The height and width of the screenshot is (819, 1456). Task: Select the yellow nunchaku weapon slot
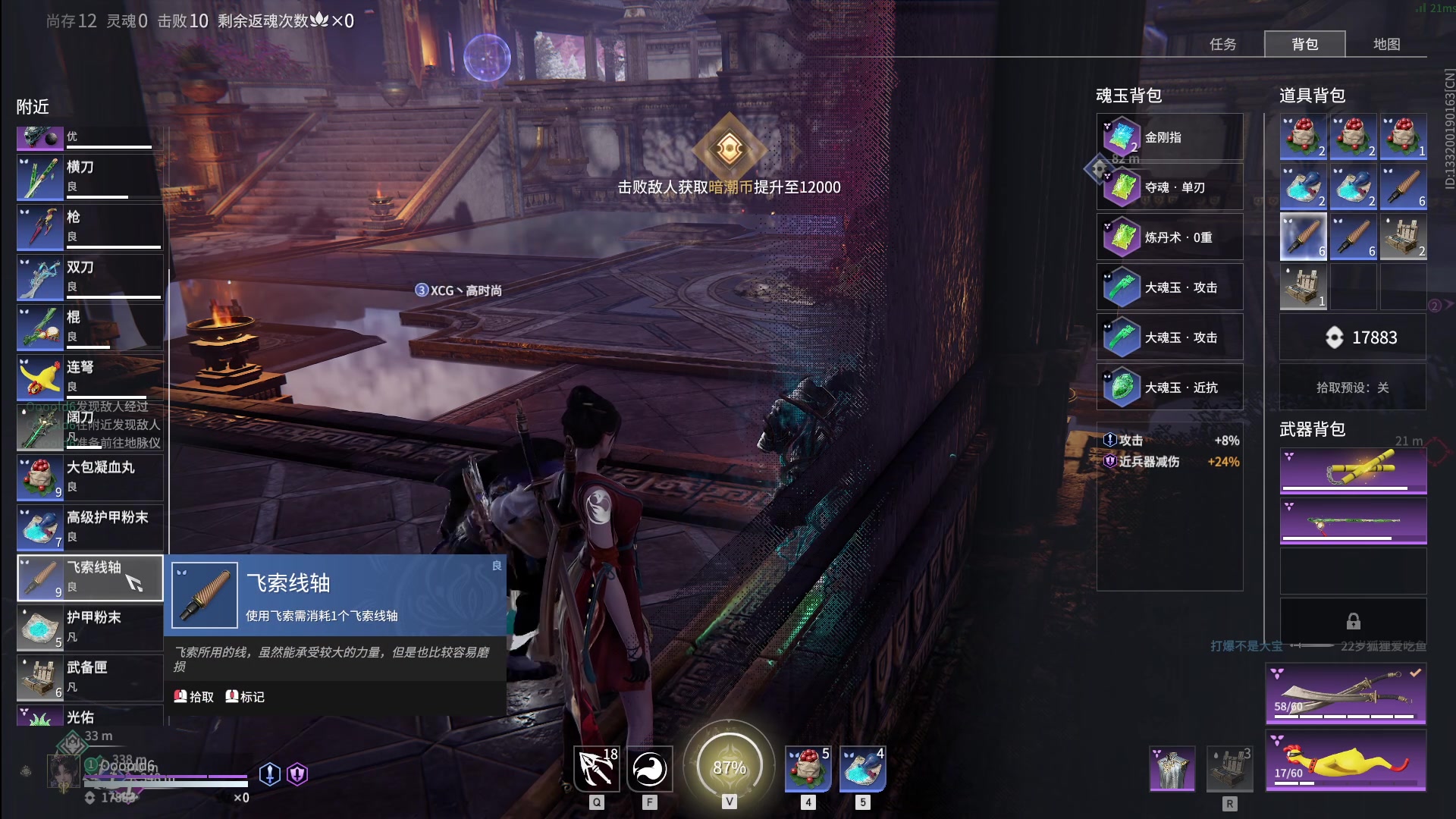click(1353, 471)
